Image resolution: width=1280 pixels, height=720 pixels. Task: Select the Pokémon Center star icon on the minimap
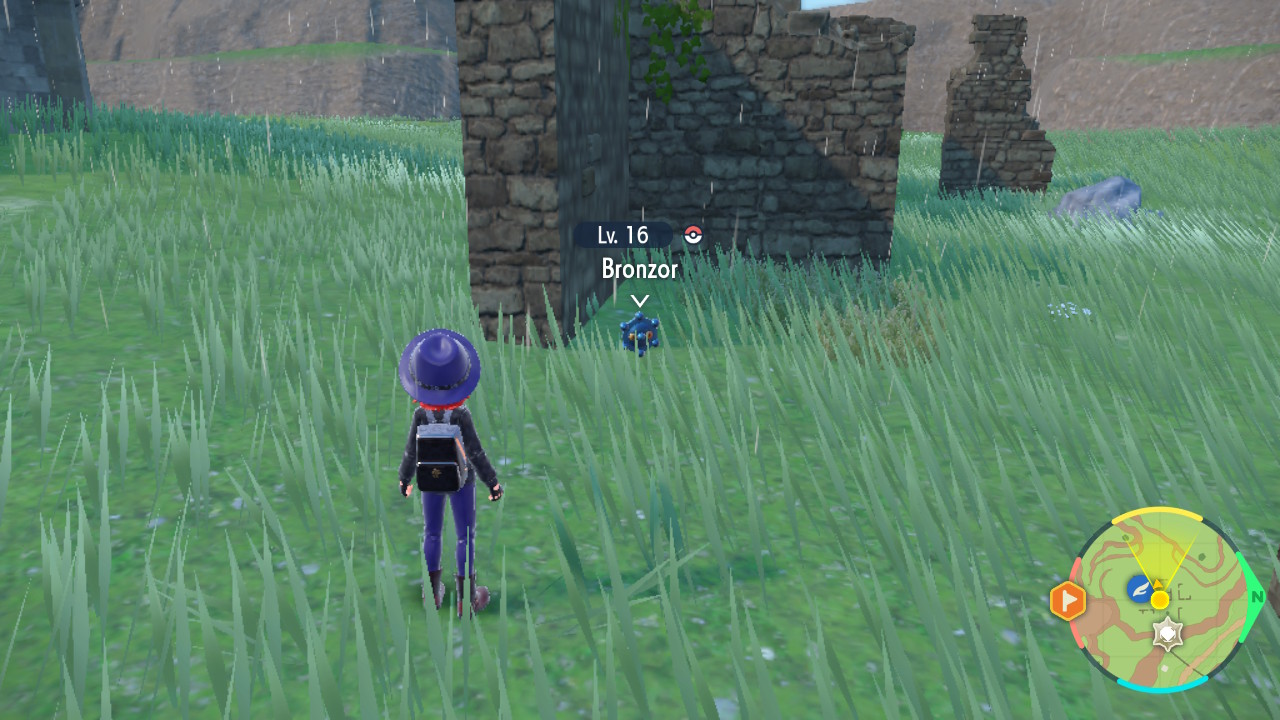pos(1170,633)
